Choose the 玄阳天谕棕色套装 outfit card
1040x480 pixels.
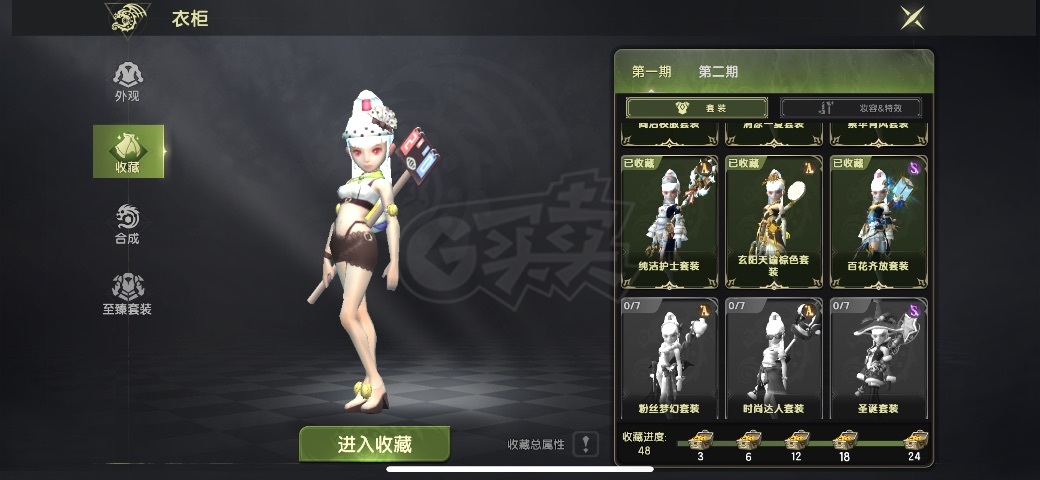774,220
